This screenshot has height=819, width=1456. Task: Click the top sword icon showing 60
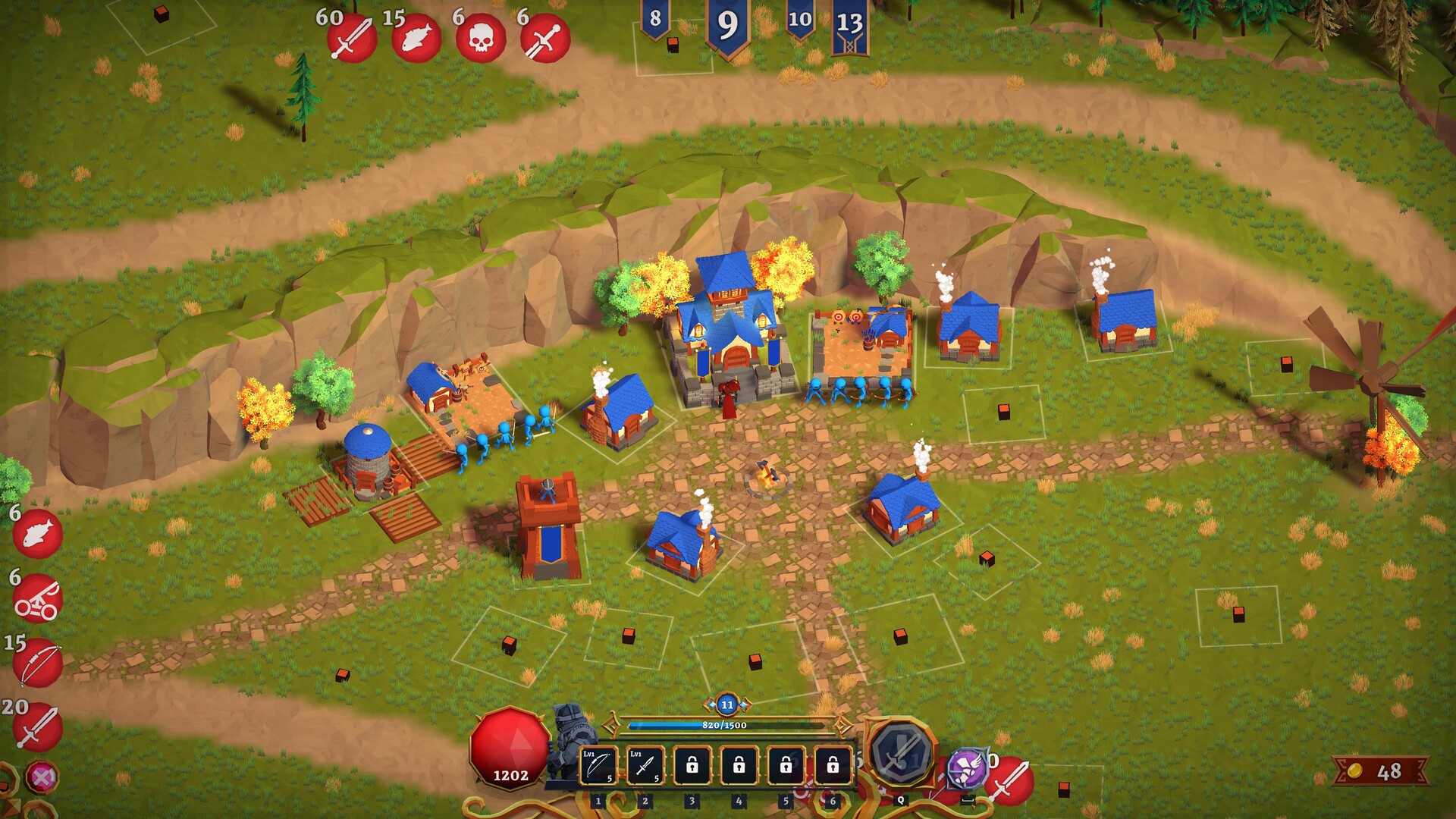click(x=352, y=38)
